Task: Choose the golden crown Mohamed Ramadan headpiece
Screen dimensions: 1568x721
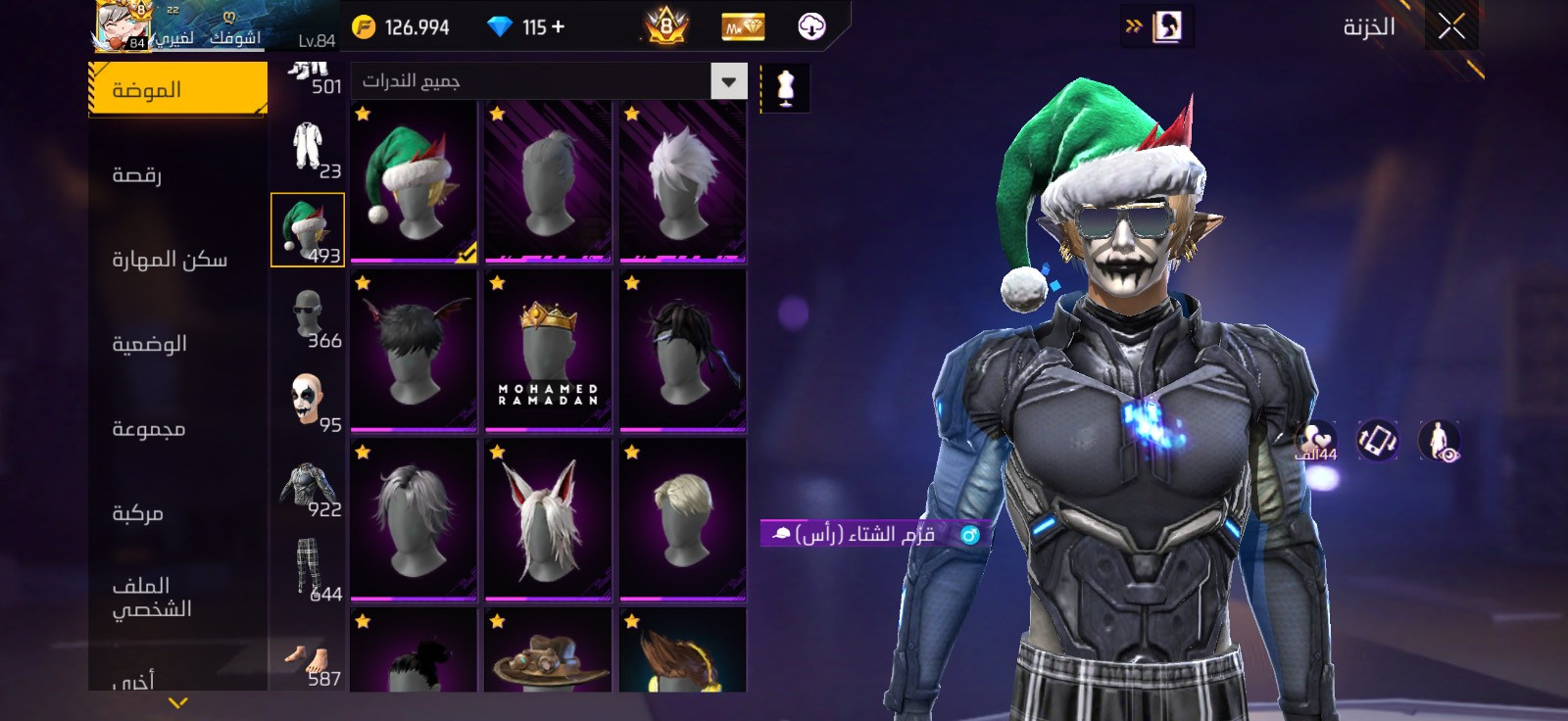Action: (x=548, y=351)
